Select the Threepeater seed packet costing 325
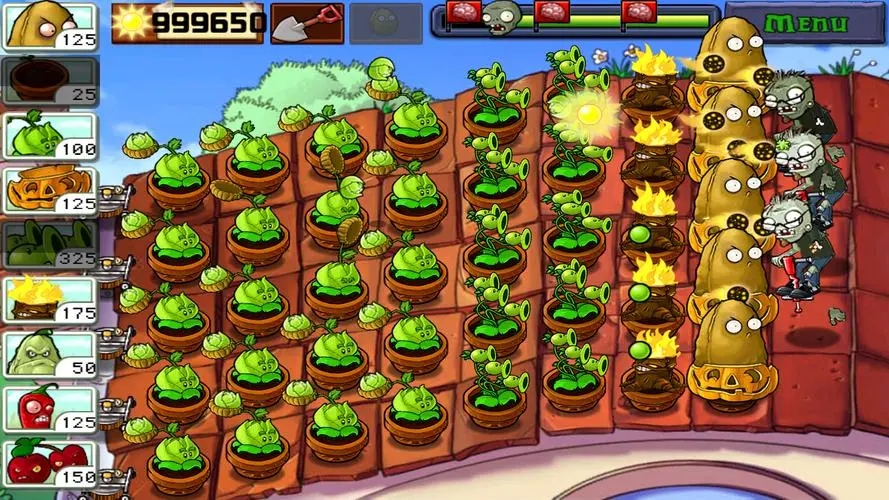Viewport: 889px width, 500px height. pos(49,243)
